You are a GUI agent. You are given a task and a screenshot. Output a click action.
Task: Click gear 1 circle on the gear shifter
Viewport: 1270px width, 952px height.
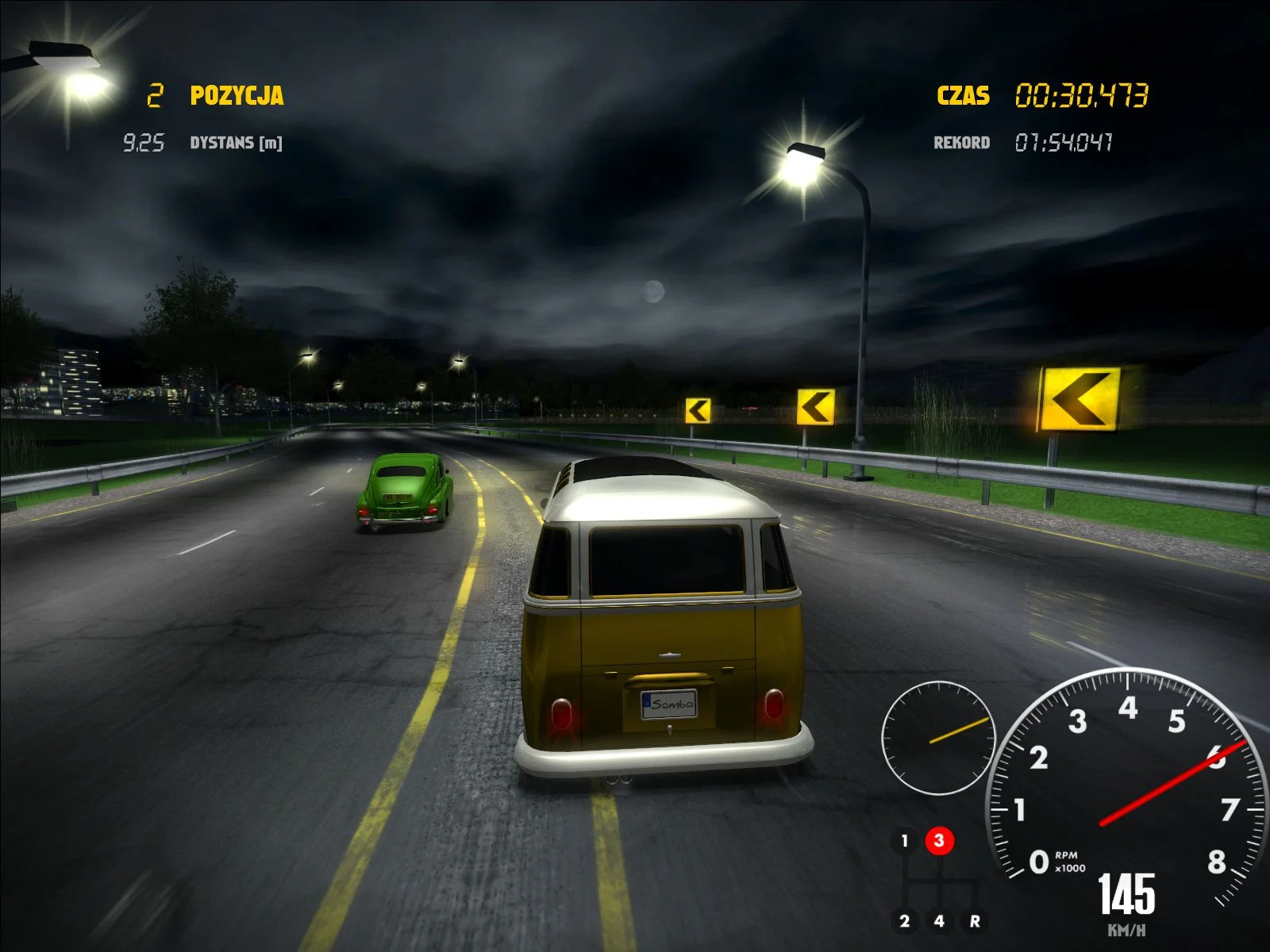(x=905, y=841)
